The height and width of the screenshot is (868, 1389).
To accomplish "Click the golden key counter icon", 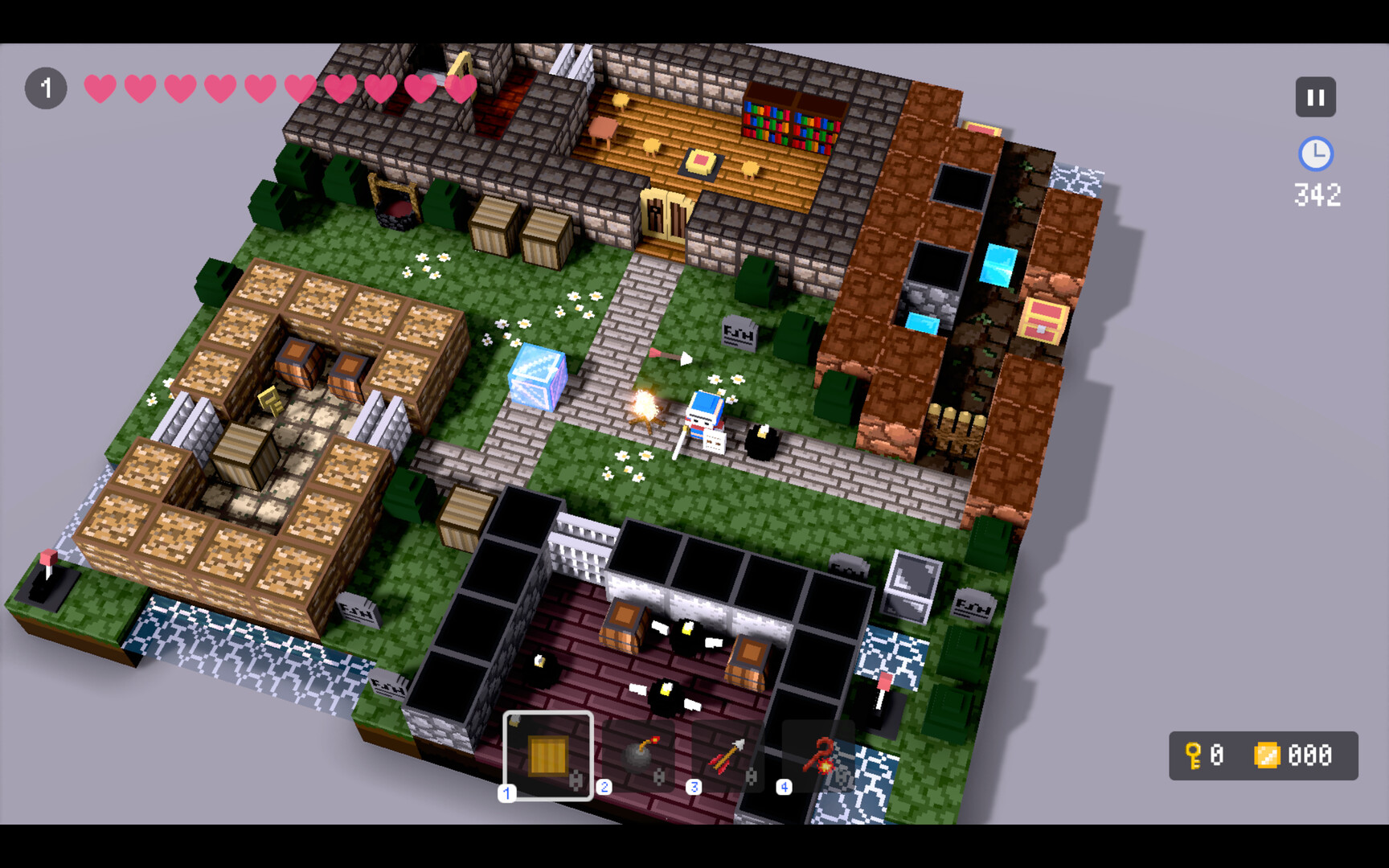I will pyautogui.click(x=1193, y=755).
